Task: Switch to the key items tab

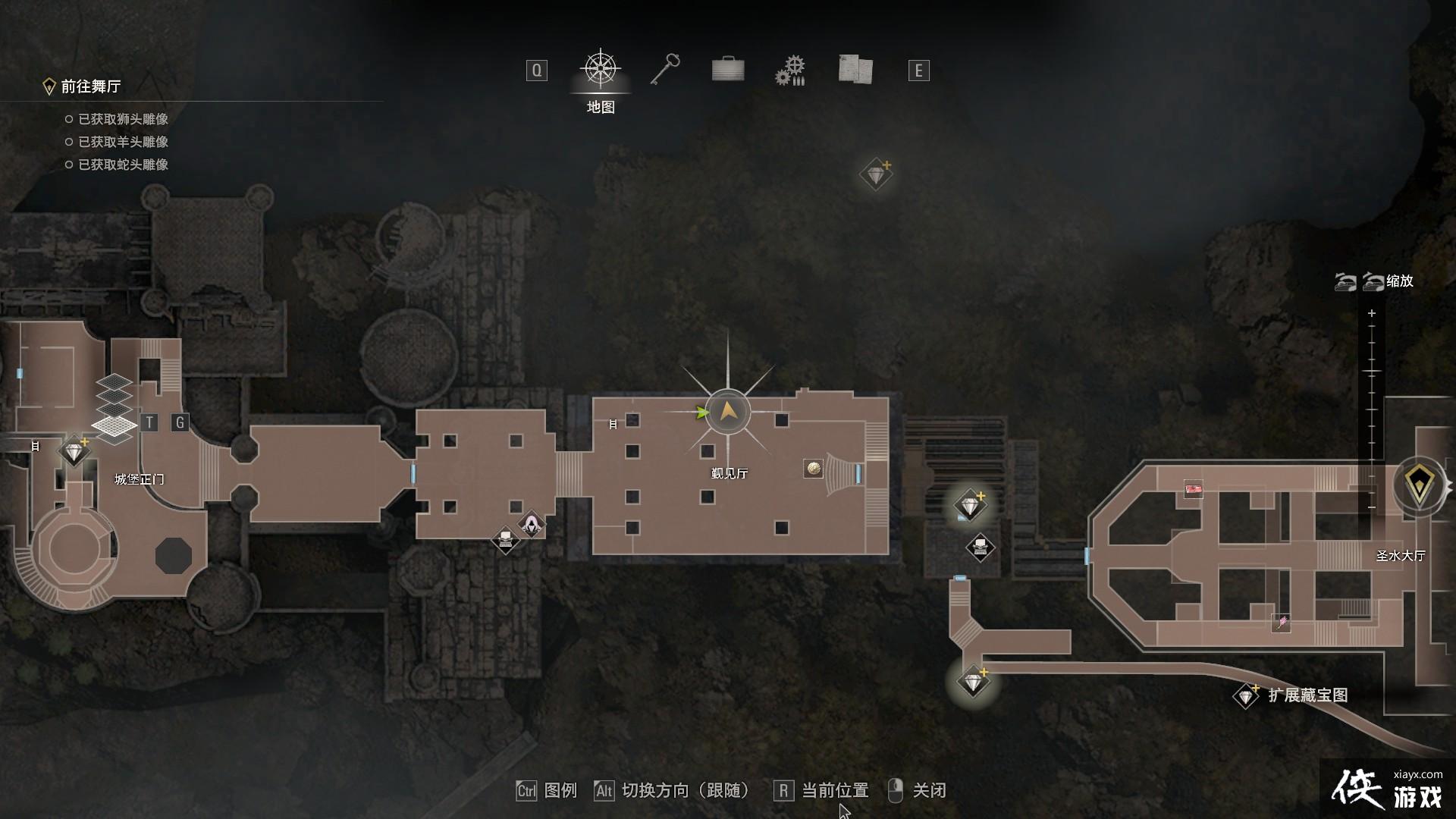Action: [665, 70]
